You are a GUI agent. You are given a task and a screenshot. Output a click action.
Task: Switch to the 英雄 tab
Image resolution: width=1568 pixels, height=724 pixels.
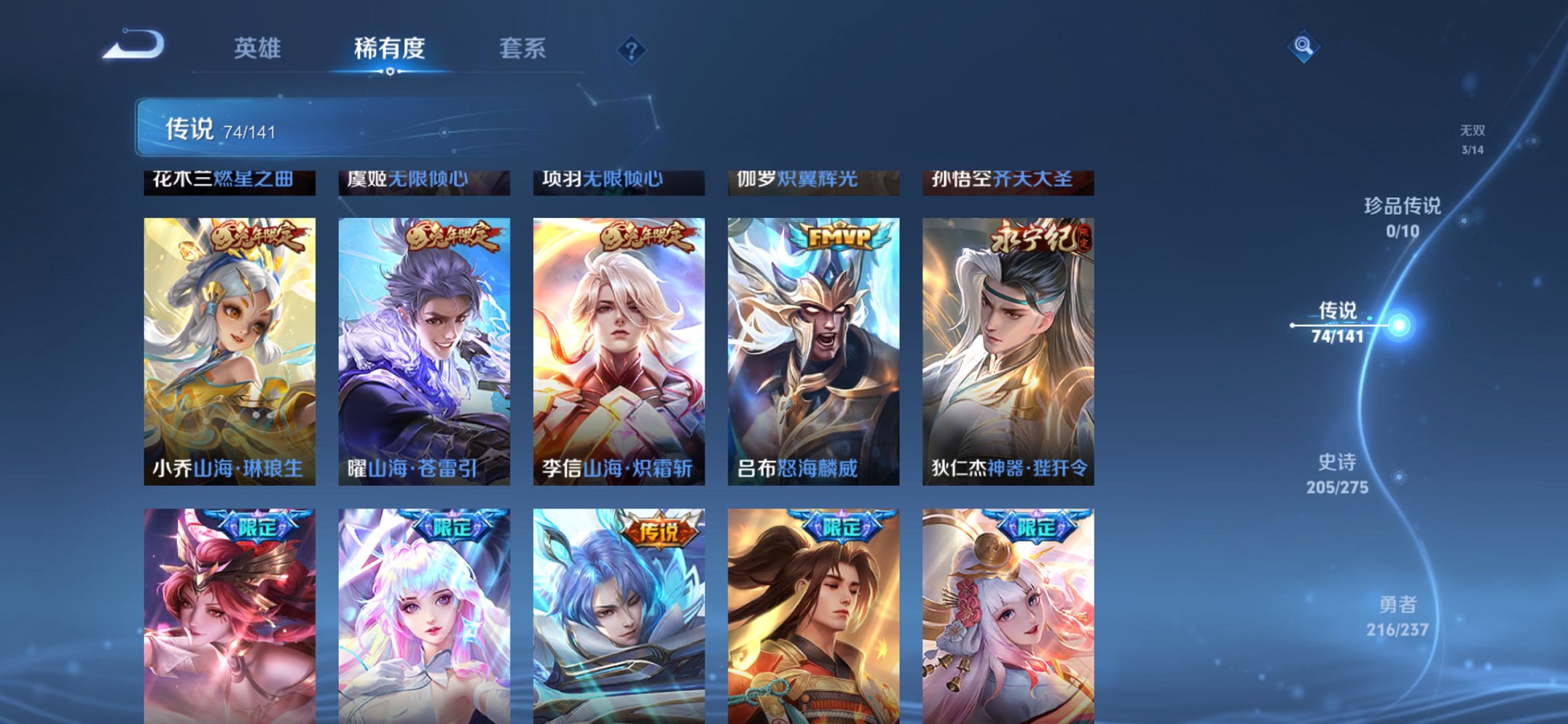click(x=258, y=49)
